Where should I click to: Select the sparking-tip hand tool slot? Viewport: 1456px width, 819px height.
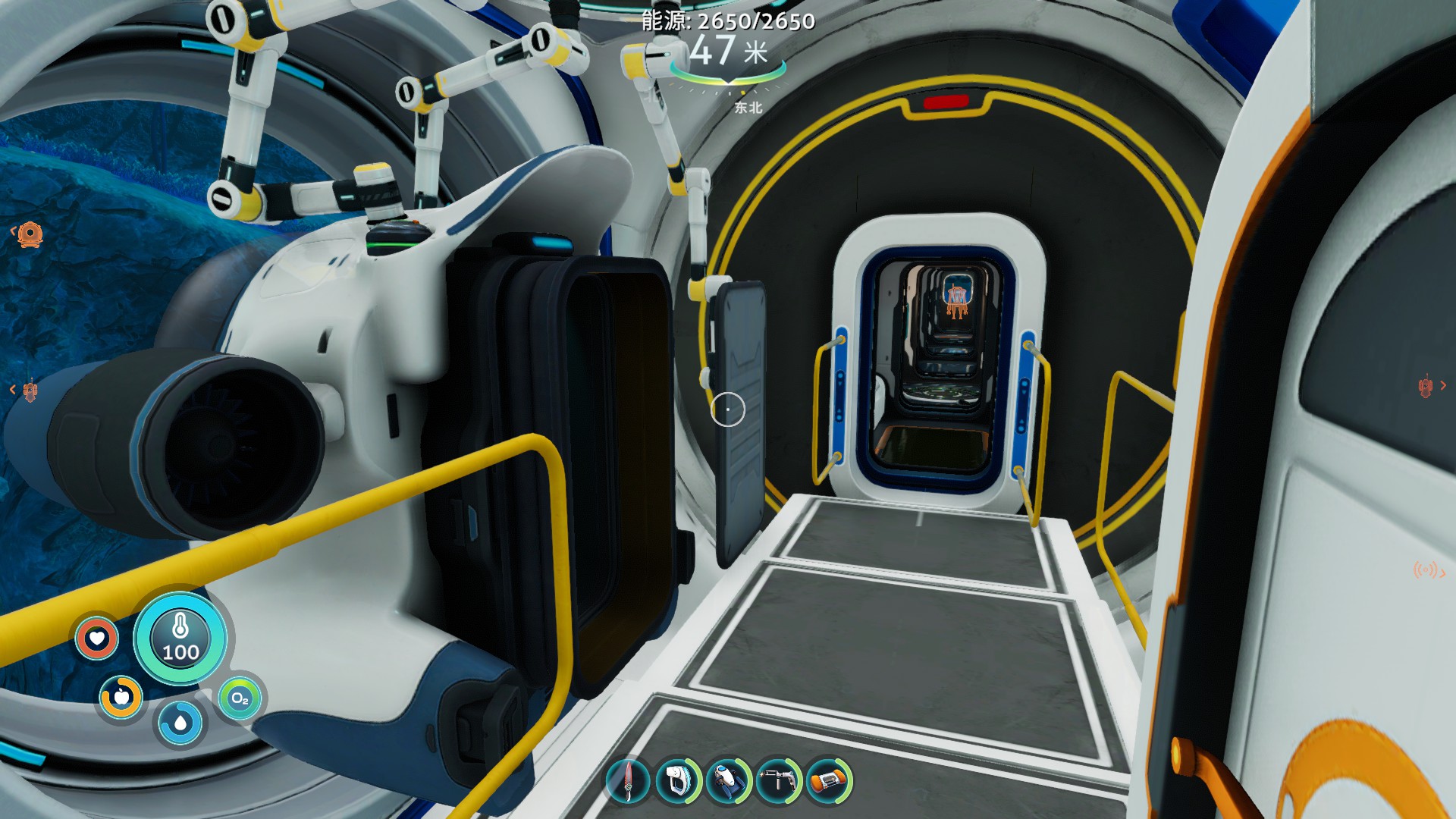pos(778,780)
